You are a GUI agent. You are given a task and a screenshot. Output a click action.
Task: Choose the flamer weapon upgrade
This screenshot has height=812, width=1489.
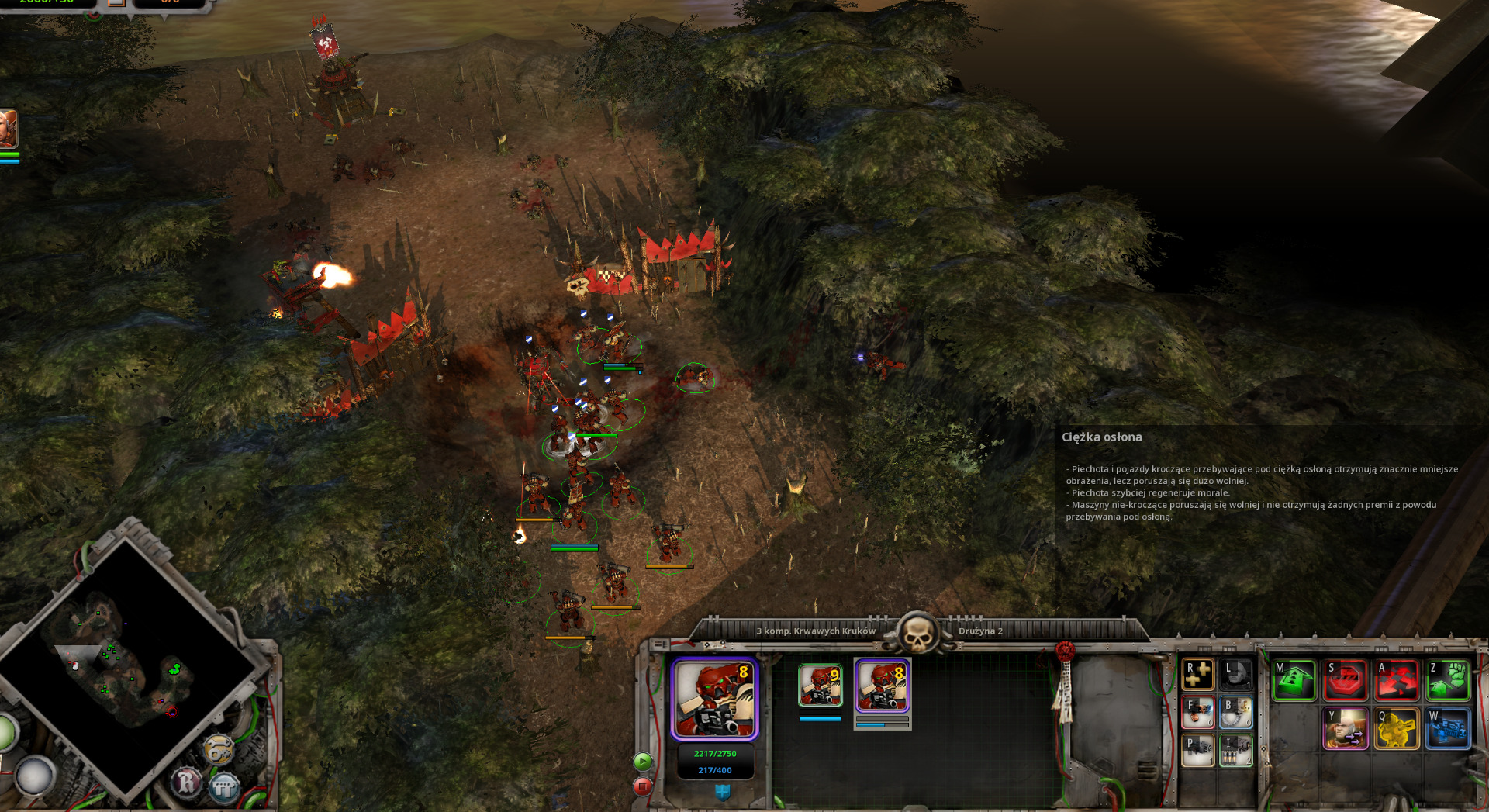(x=1197, y=712)
